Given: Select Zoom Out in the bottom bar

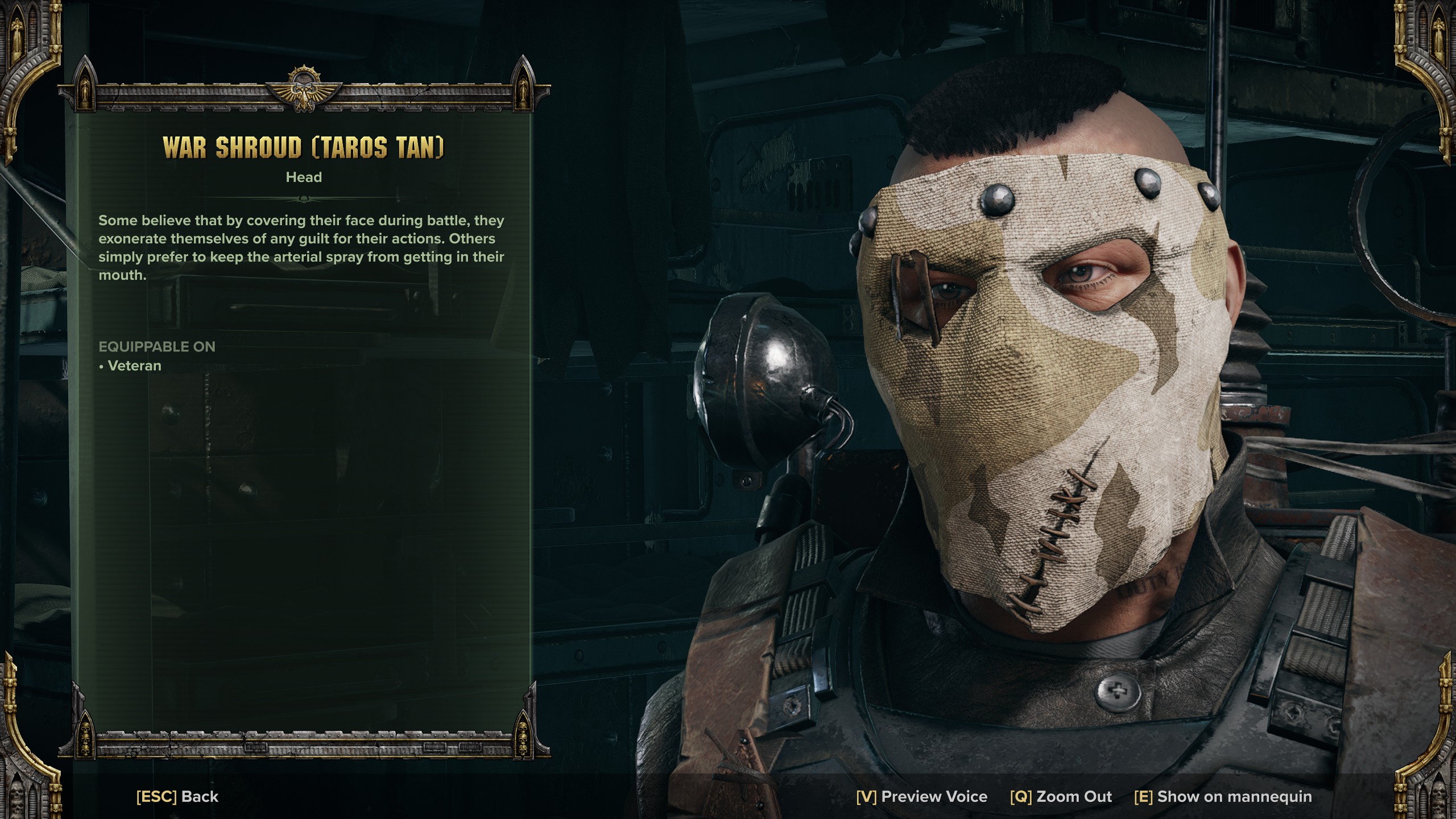Looking at the screenshot, I should point(1061,796).
